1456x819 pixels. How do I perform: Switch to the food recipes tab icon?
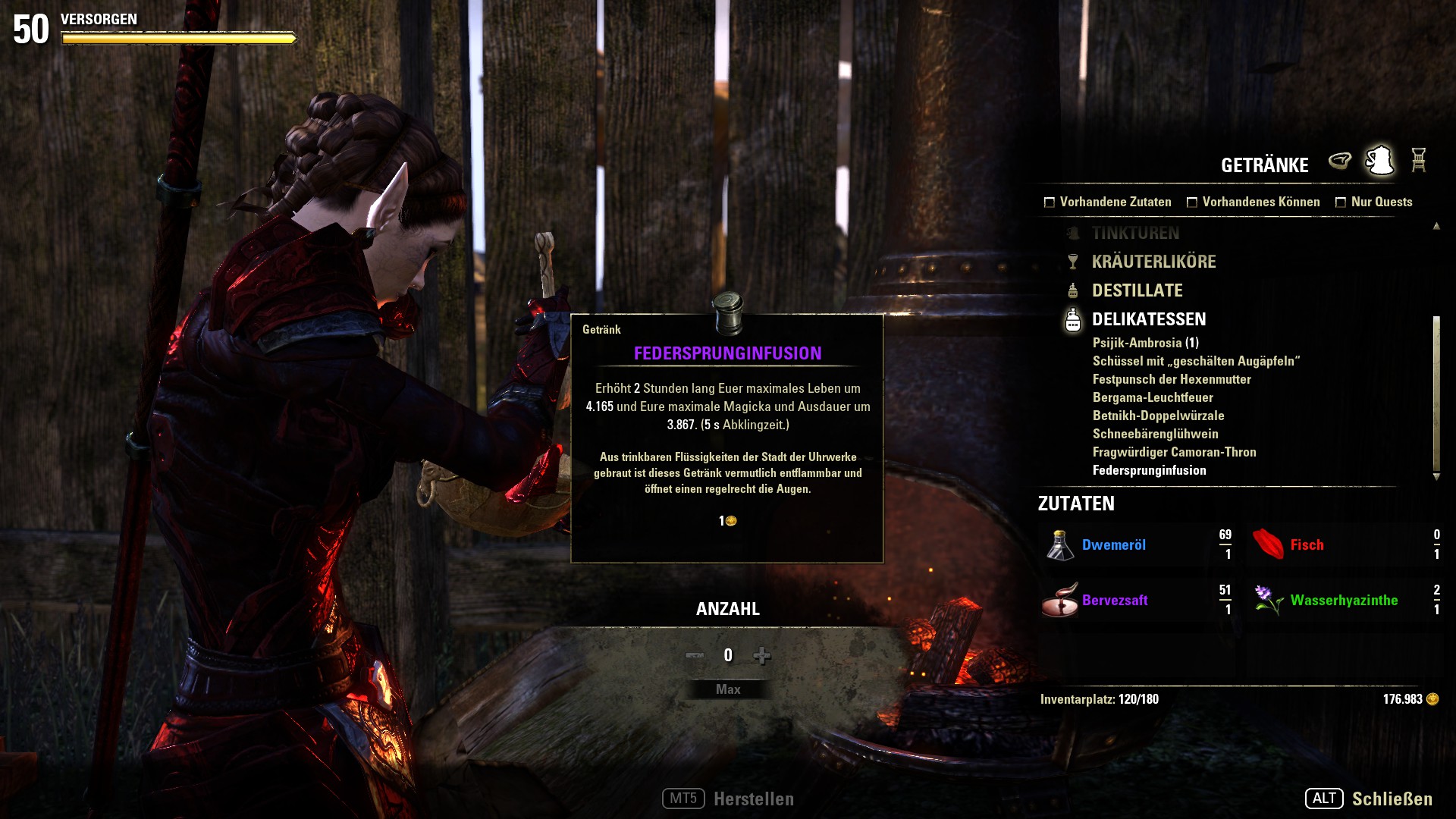1340,161
